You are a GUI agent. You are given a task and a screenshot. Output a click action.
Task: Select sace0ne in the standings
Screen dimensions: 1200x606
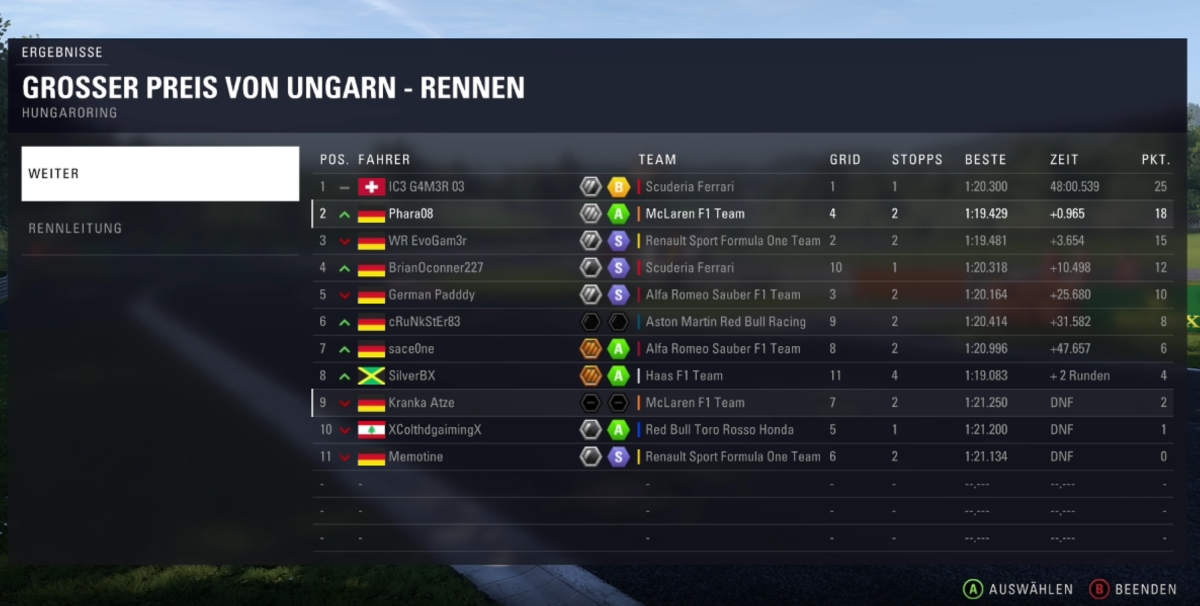[411, 349]
